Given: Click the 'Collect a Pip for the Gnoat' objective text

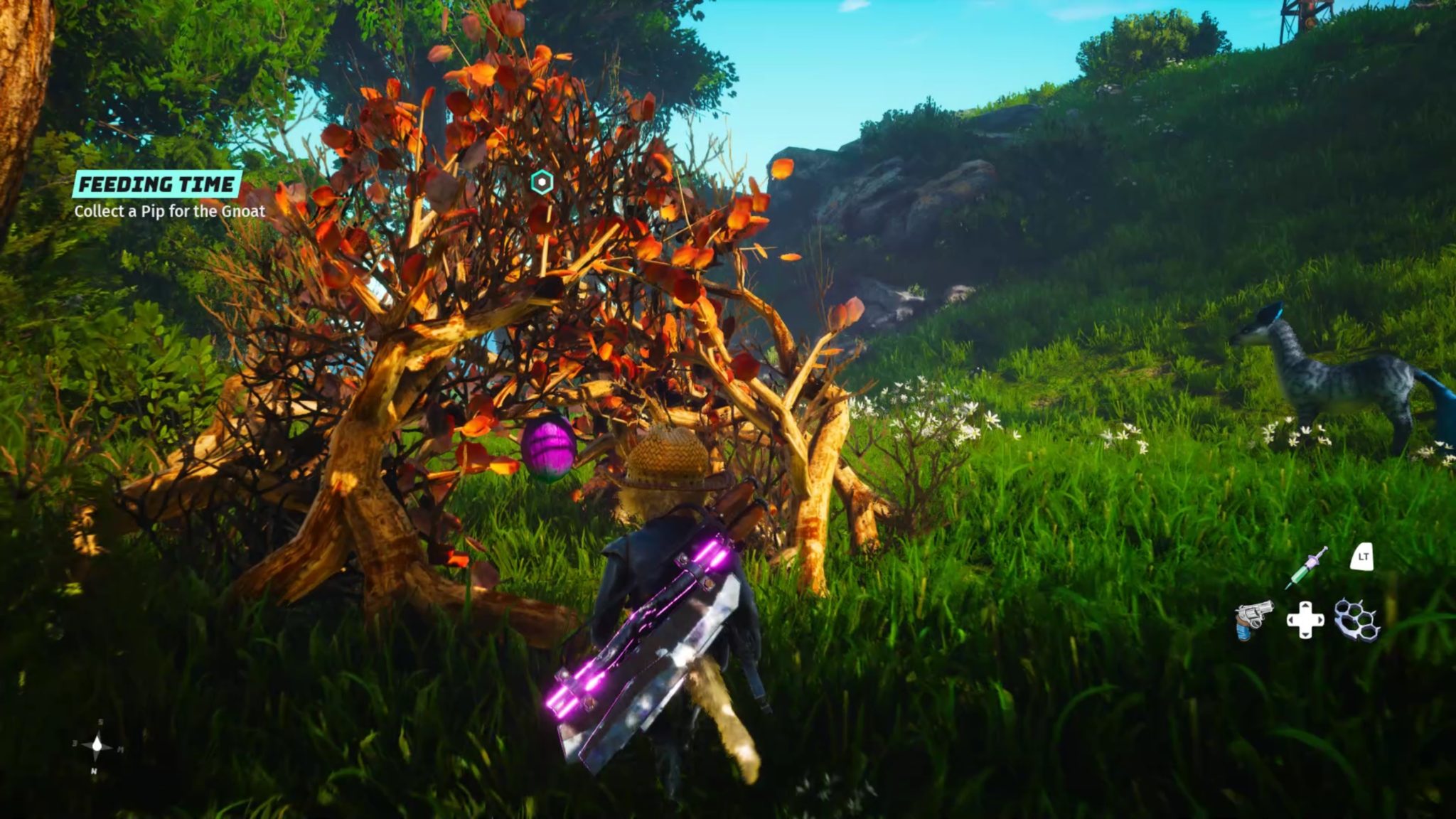Looking at the screenshot, I should 169,210.
